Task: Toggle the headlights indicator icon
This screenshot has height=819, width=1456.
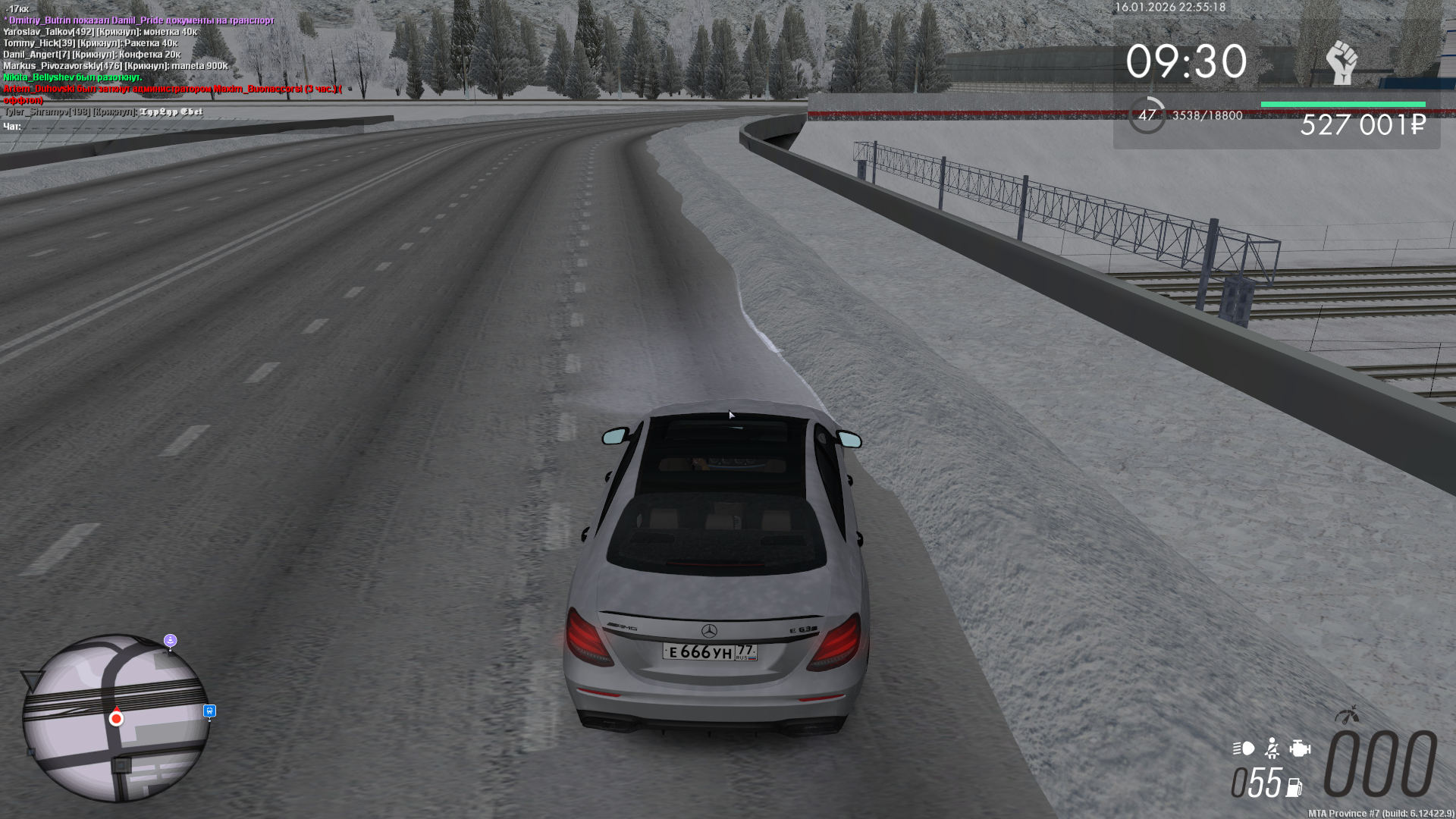Action: pyautogui.click(x=1244, y=749)
